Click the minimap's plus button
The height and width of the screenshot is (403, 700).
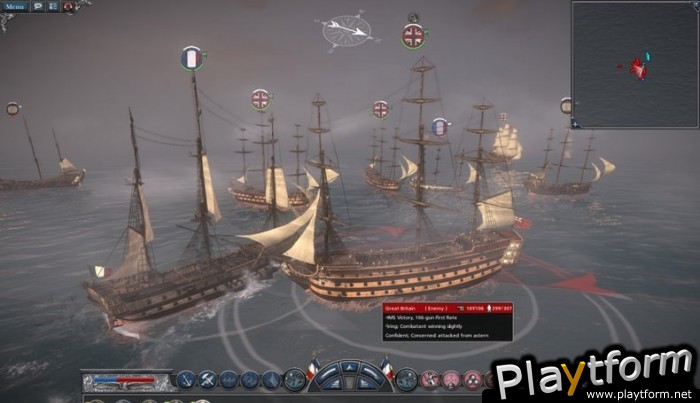(575, 124)
